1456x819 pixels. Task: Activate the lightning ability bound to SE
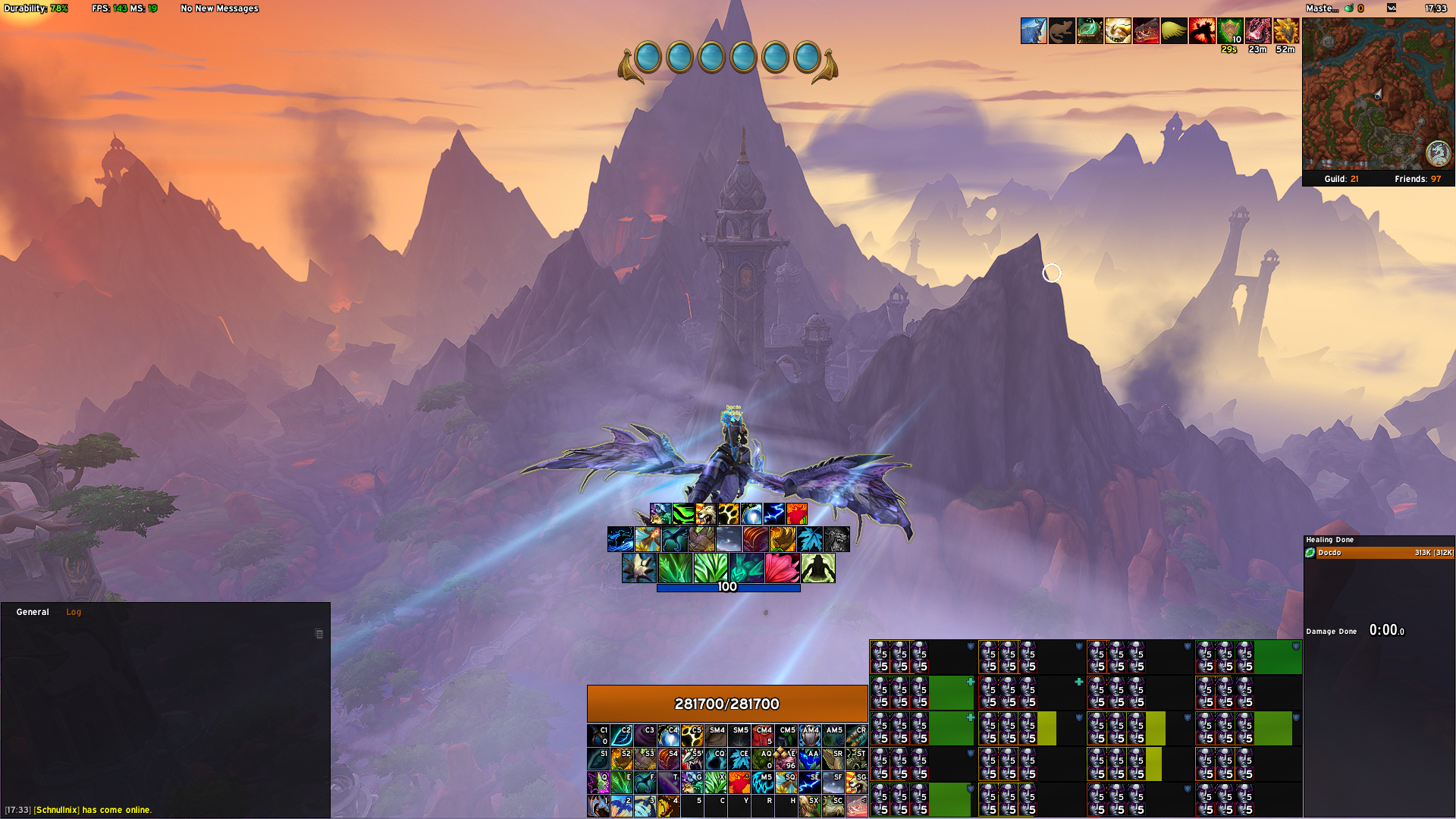coord(810,782)
